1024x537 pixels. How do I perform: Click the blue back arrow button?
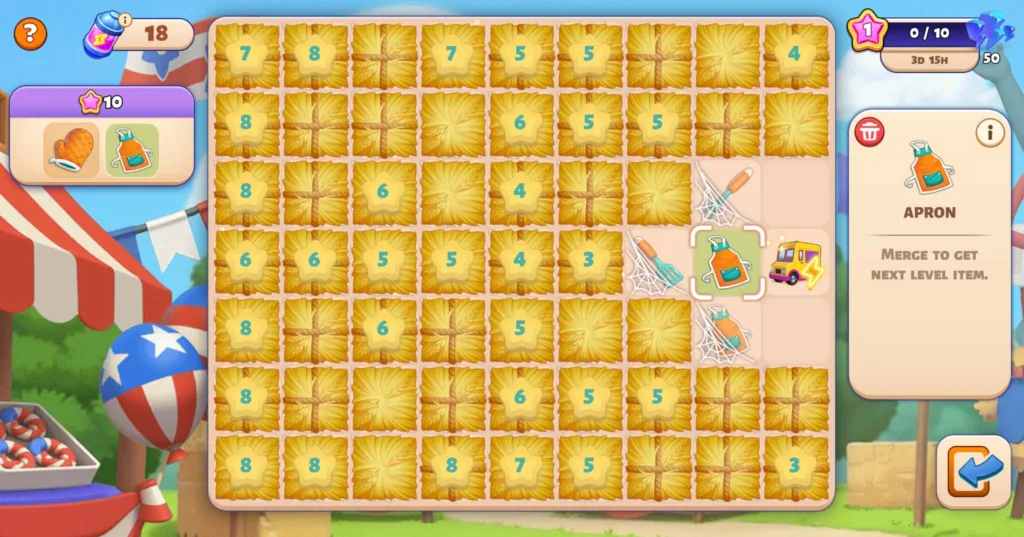pos(973,472)
